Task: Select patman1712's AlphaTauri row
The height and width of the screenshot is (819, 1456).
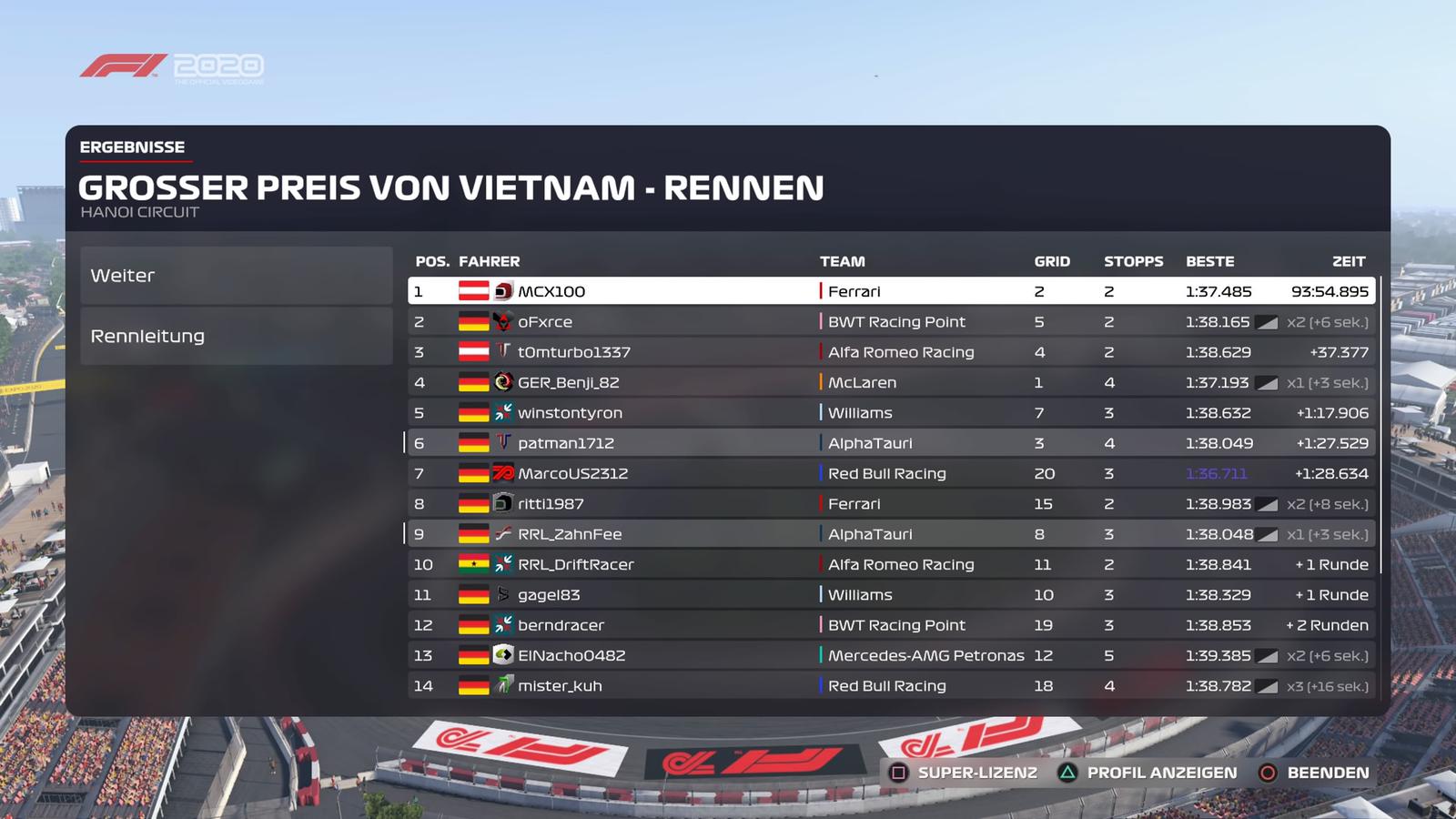Action: pyautogui.click(x=890, y=443)
